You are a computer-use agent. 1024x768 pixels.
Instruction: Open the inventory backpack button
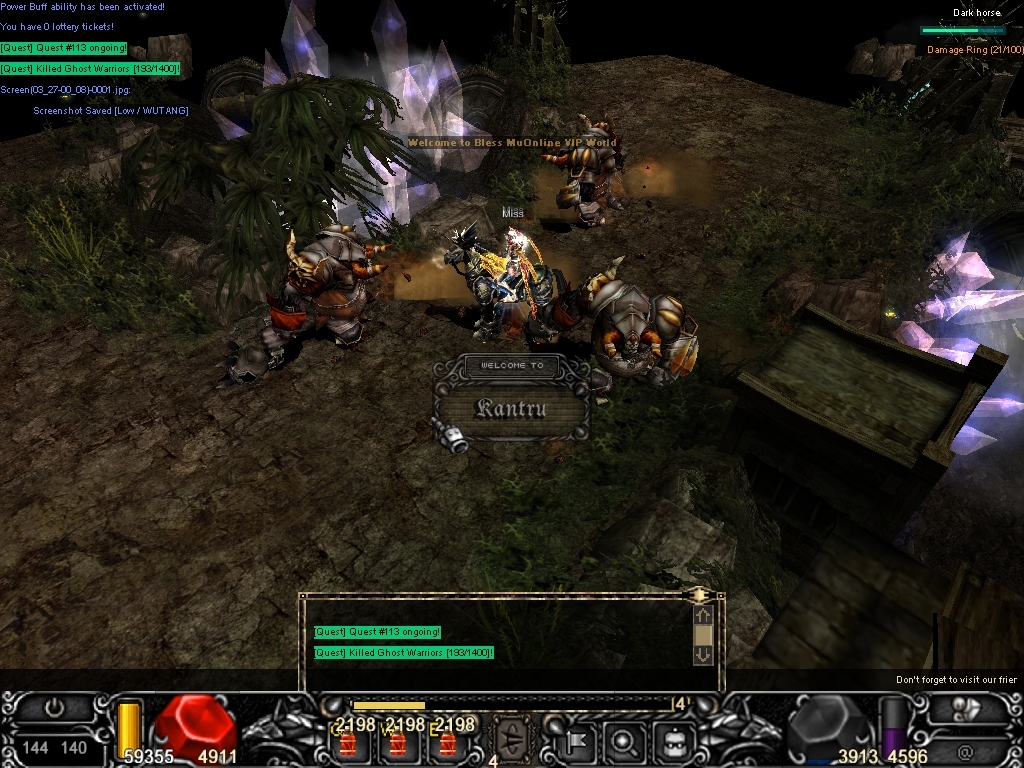point(674,742)
